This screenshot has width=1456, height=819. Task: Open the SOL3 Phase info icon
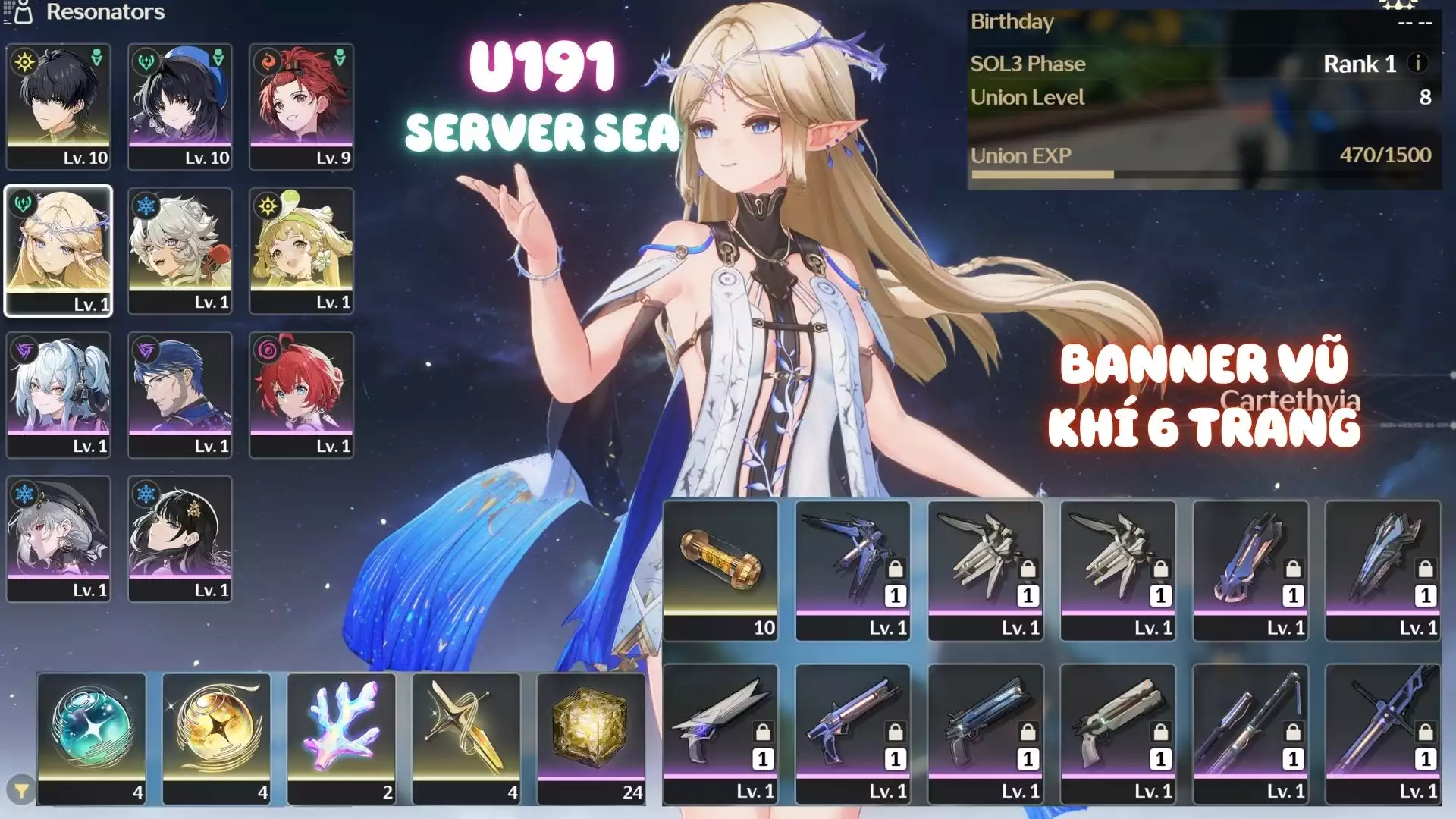(1417, 63)
